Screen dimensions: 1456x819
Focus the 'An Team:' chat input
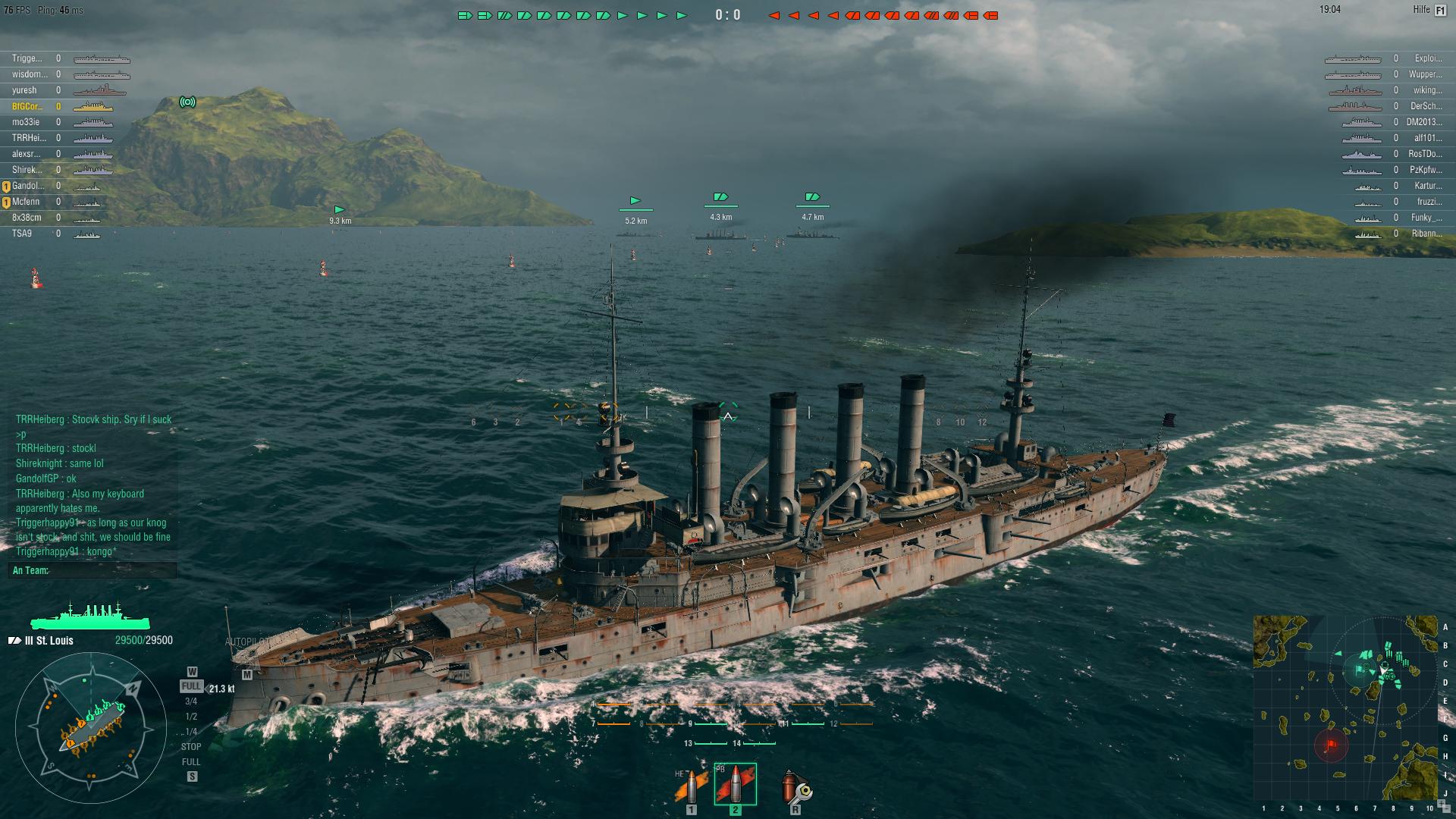tap(93, 570)
